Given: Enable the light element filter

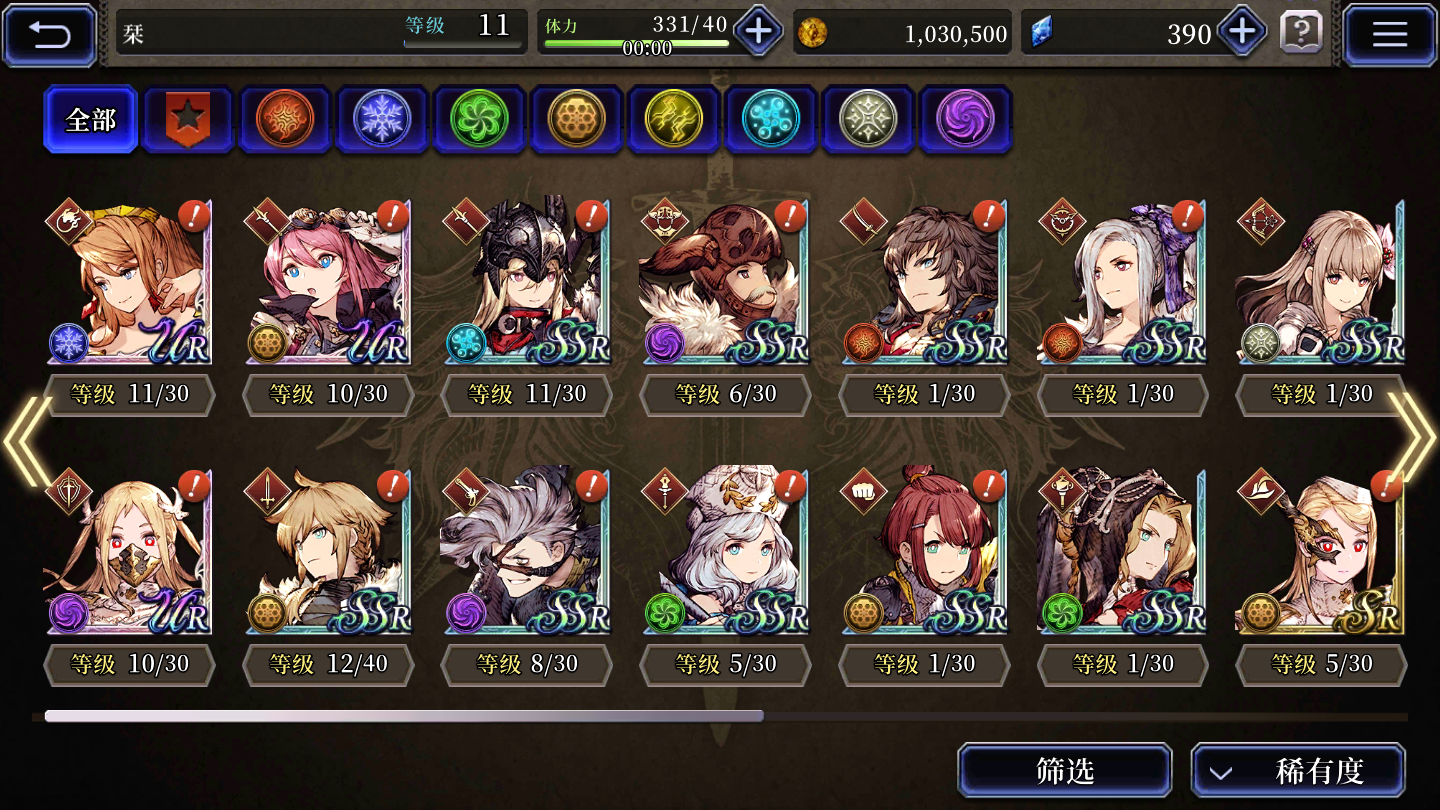Looking at the screenshot, I should tap(868, 120).
